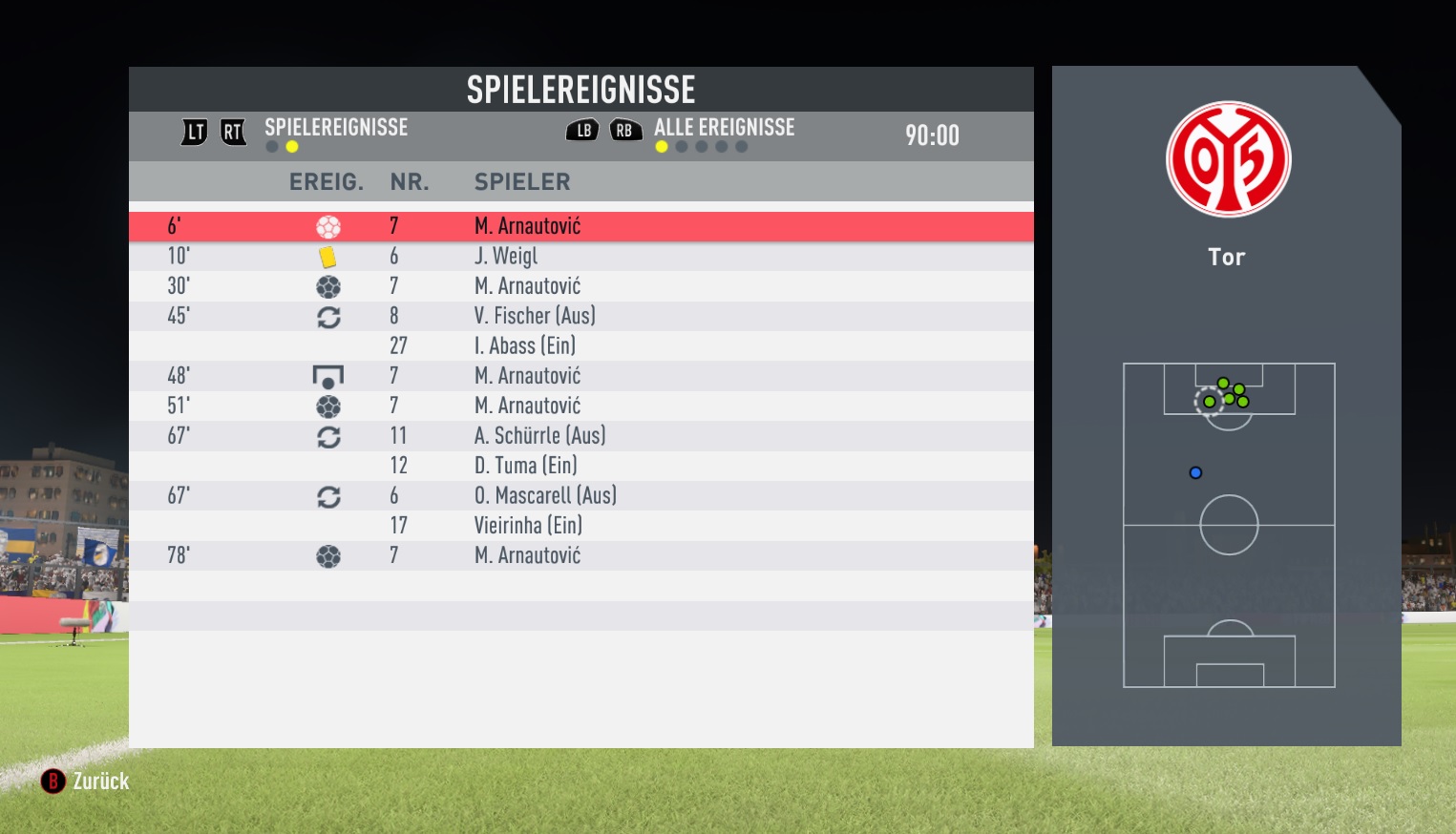The height and width of the screenshot is (834, 1456).
Task: Click the Vieirinha (Ein) row
Action: click(580, 526)
